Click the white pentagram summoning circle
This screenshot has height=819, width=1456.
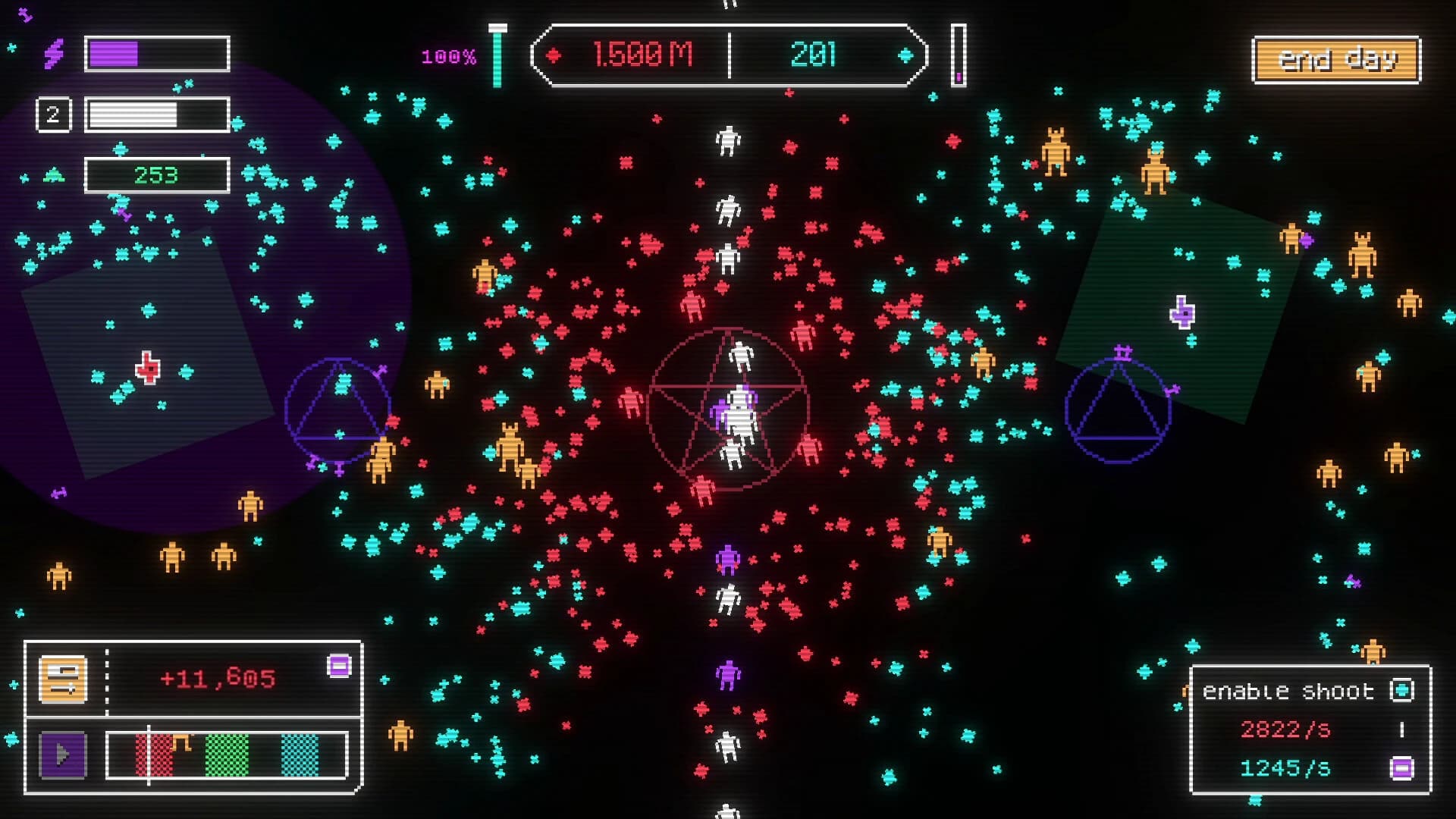coord(728,406)
